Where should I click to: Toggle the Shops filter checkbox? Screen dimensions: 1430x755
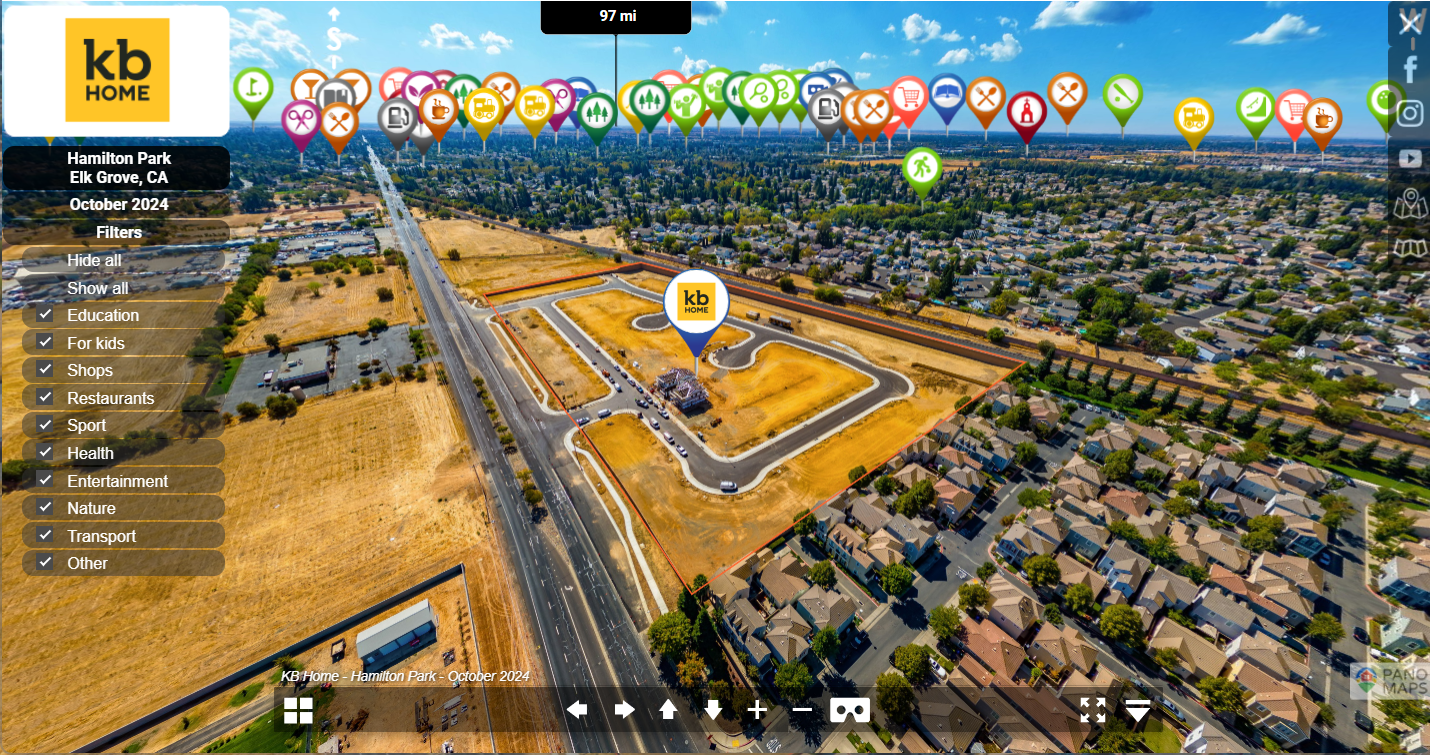point(45,370)
